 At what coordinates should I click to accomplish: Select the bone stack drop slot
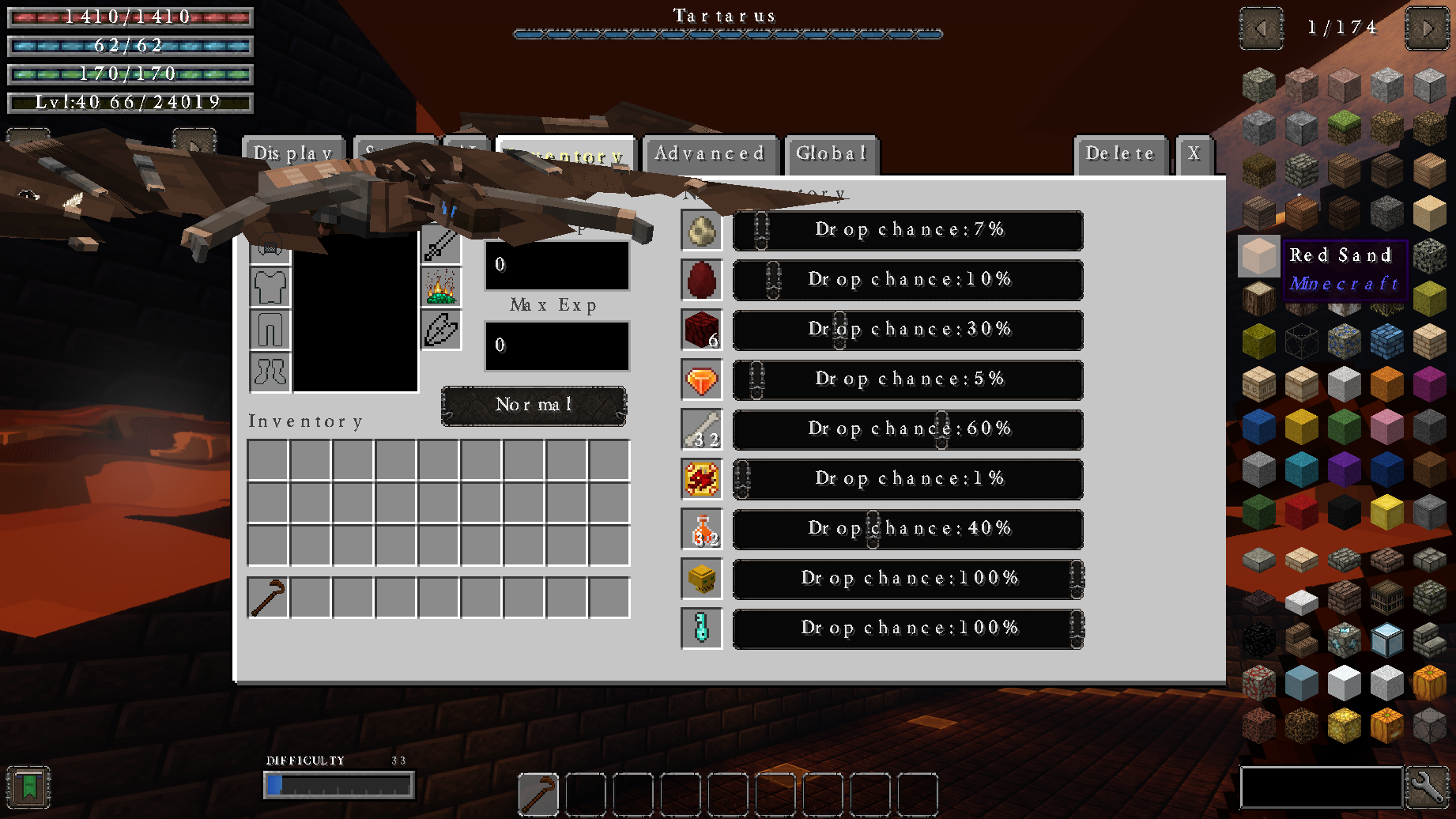701,430
